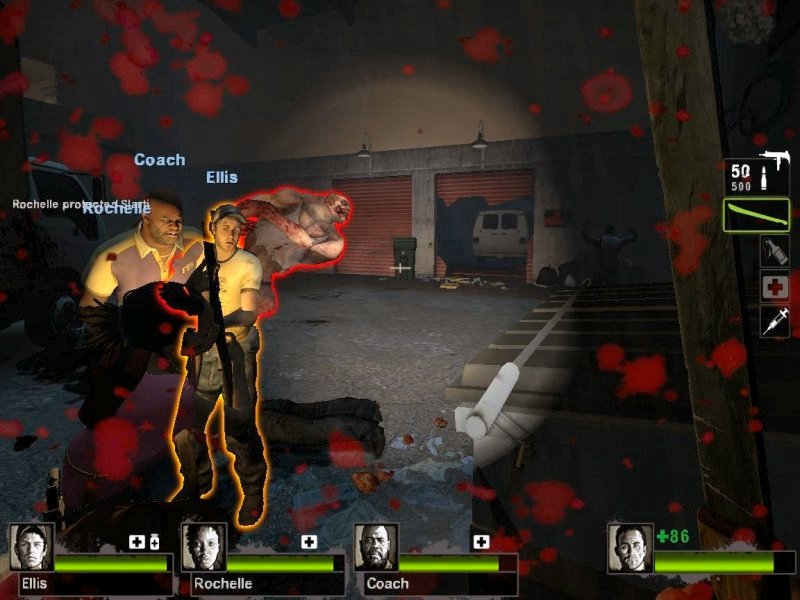Click your own survivor portrait

point(630,547)
